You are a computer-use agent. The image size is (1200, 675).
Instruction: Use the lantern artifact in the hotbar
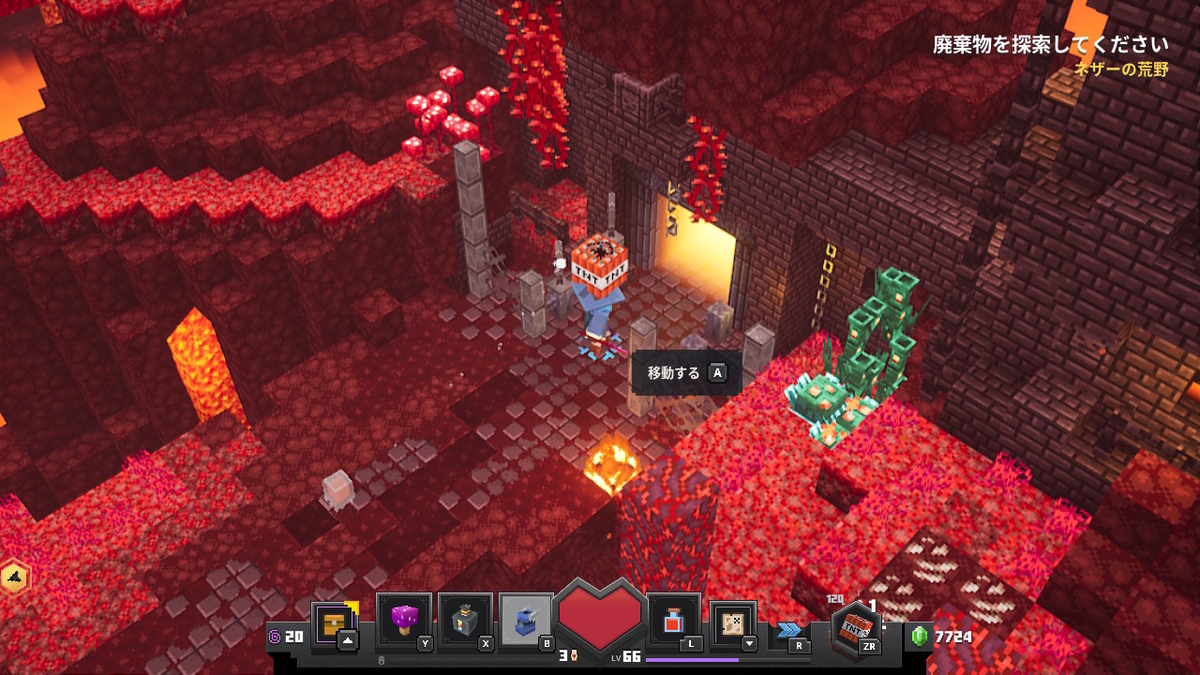click(x=464, y=620)
